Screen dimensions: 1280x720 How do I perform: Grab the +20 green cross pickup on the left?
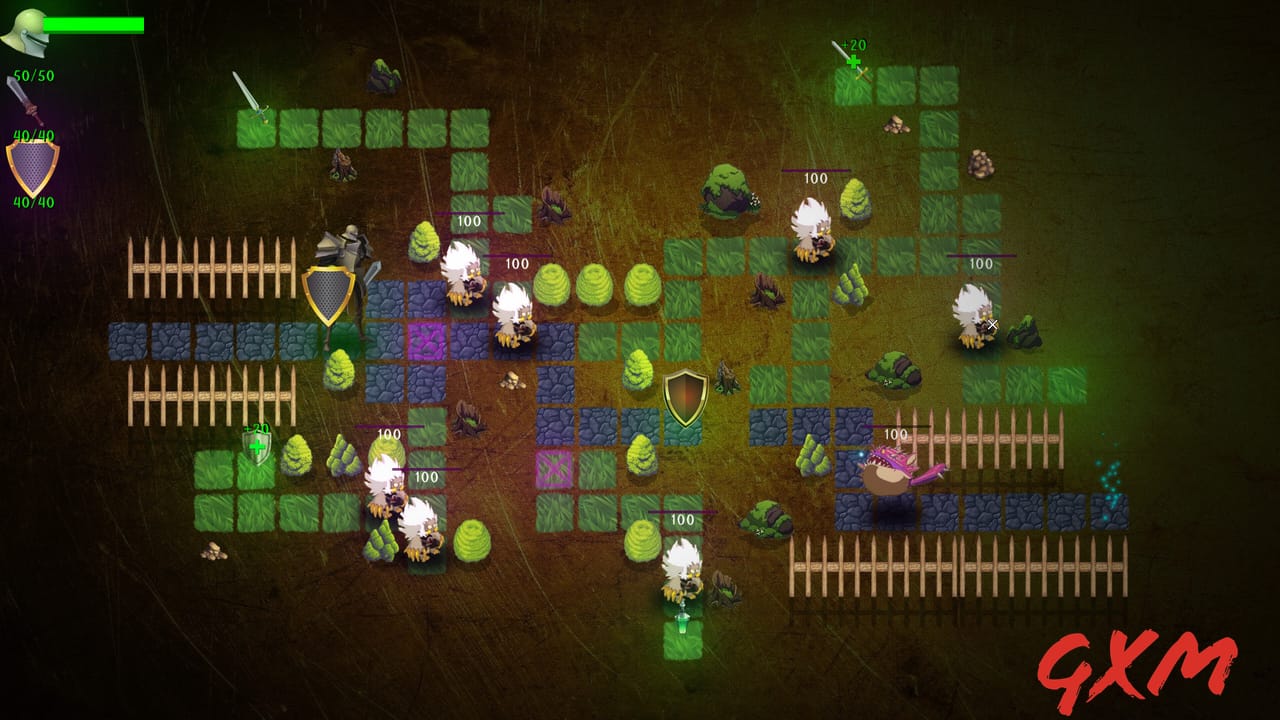258,445
